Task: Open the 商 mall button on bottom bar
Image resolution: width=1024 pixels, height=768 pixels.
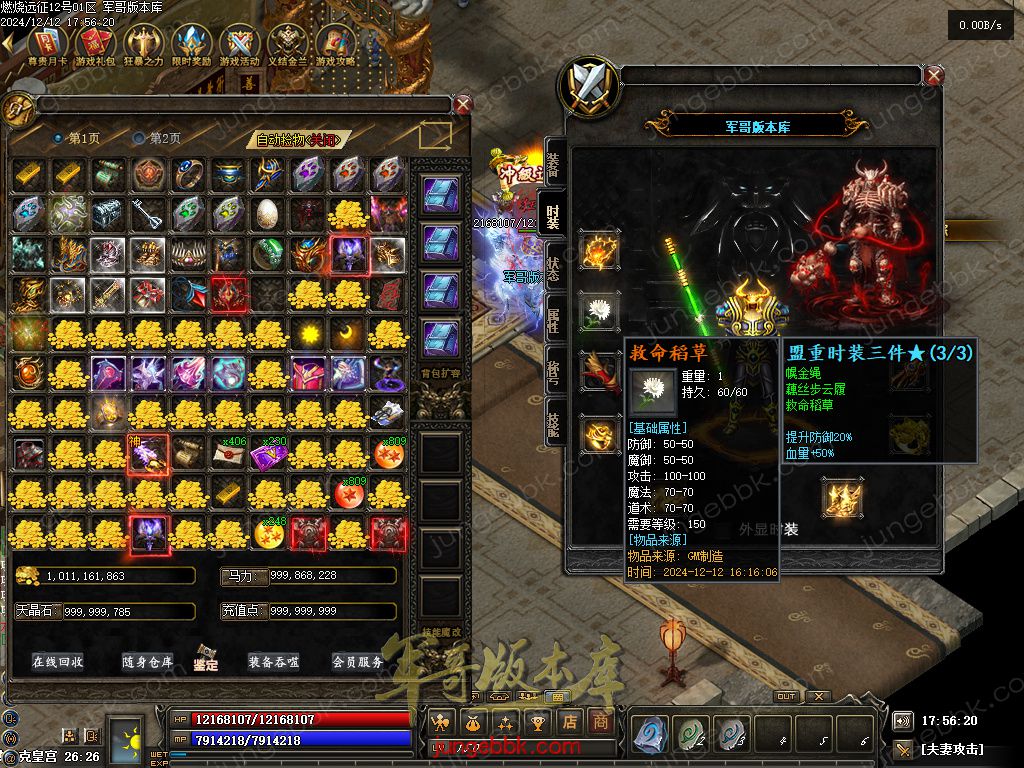Action: (x=601, y=720)
